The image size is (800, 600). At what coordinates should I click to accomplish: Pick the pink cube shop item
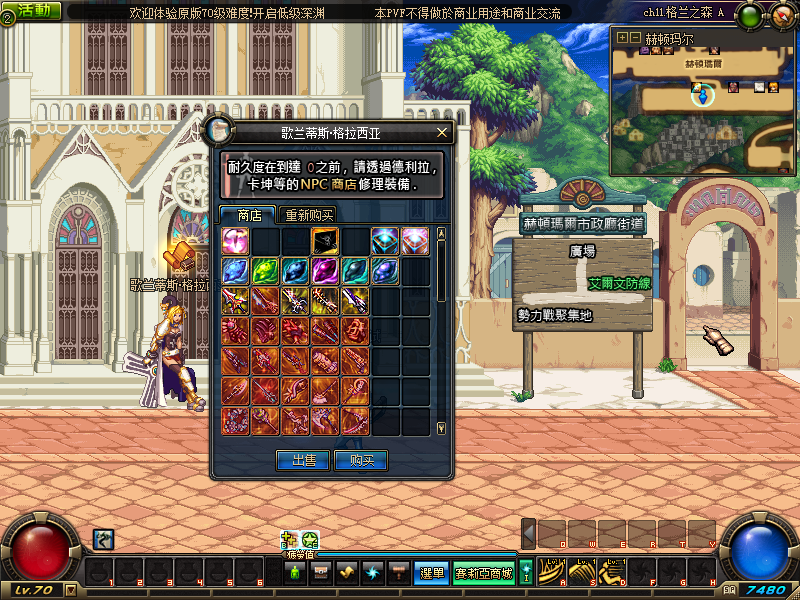(x=415, y=241)
